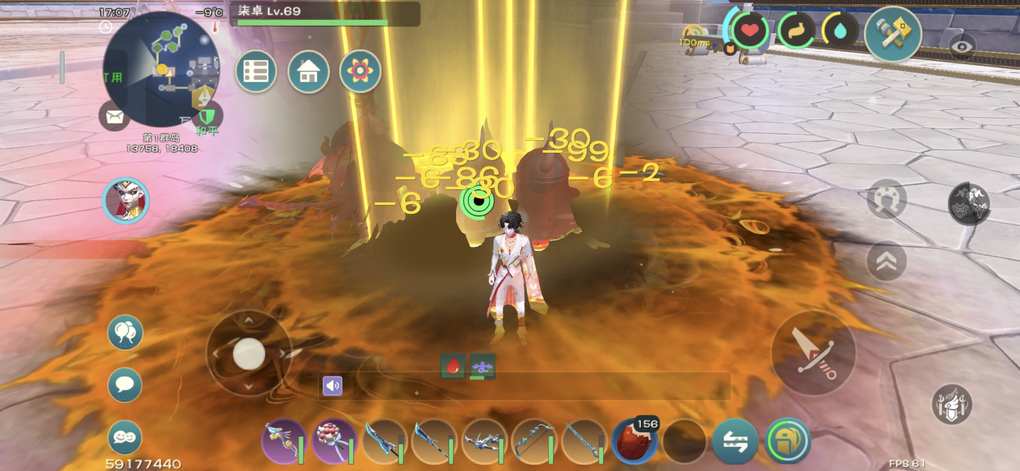Activate the double-chevron jump button

(x=886, y=261)
